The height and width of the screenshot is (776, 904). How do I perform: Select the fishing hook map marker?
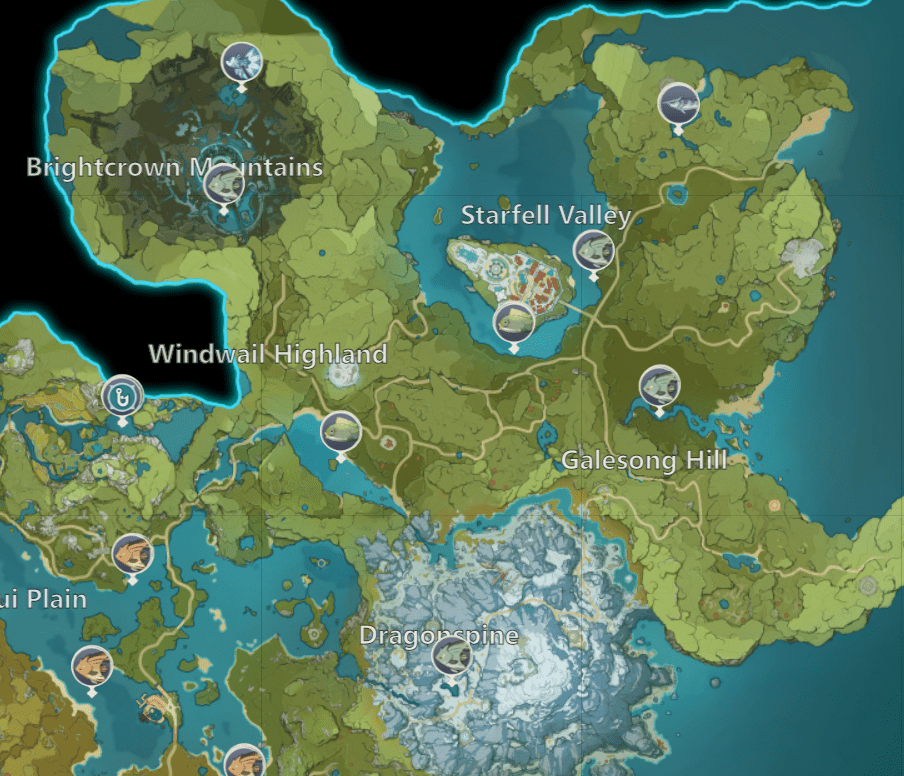(123, 396)
